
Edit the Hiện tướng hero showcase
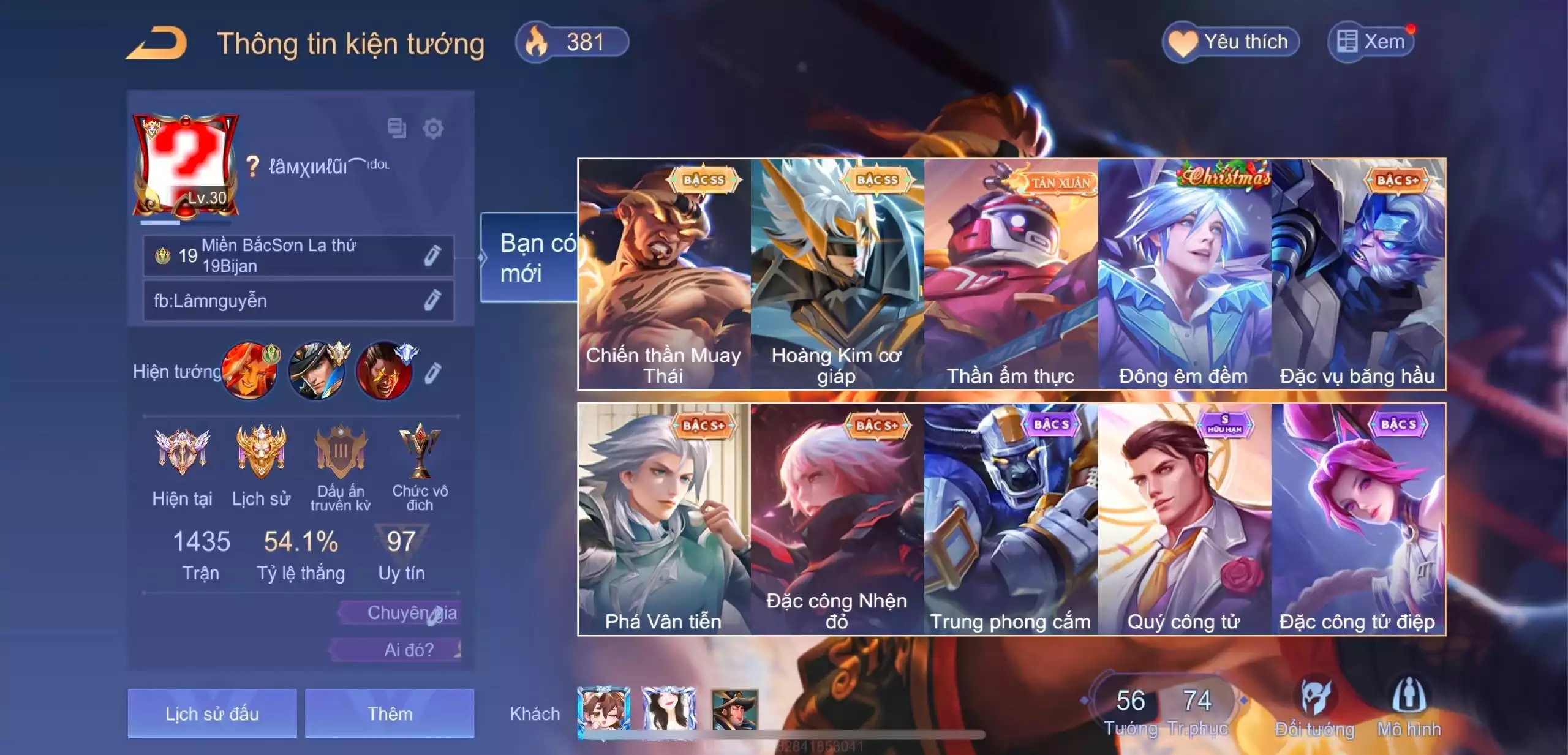pyautogui.click(x=432, y=373)
